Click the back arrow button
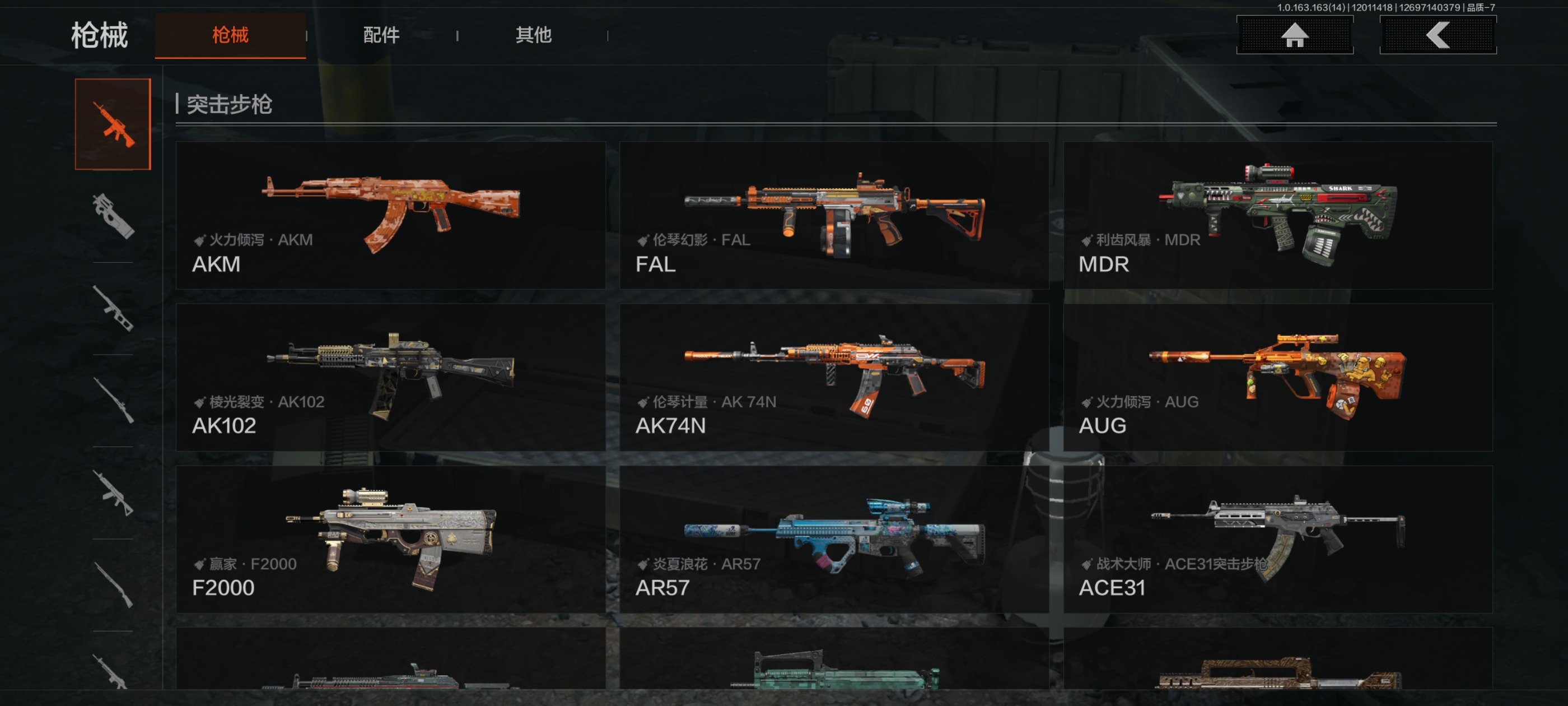Viewport: 1568px width, 706px height. pos(1437,35)
